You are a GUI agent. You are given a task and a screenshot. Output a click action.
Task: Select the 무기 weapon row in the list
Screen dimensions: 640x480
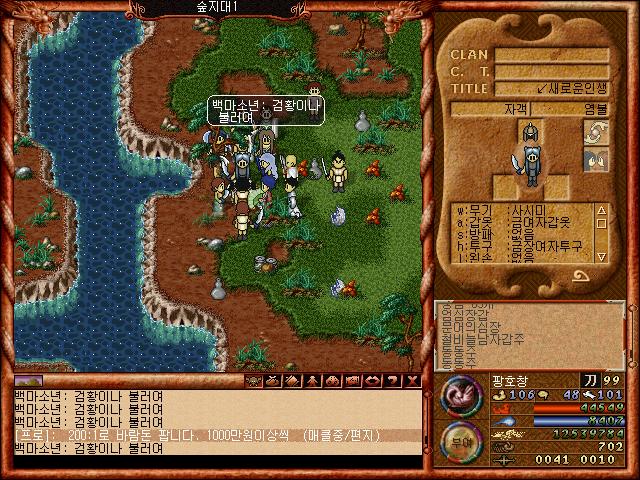(x=522, y=211)
